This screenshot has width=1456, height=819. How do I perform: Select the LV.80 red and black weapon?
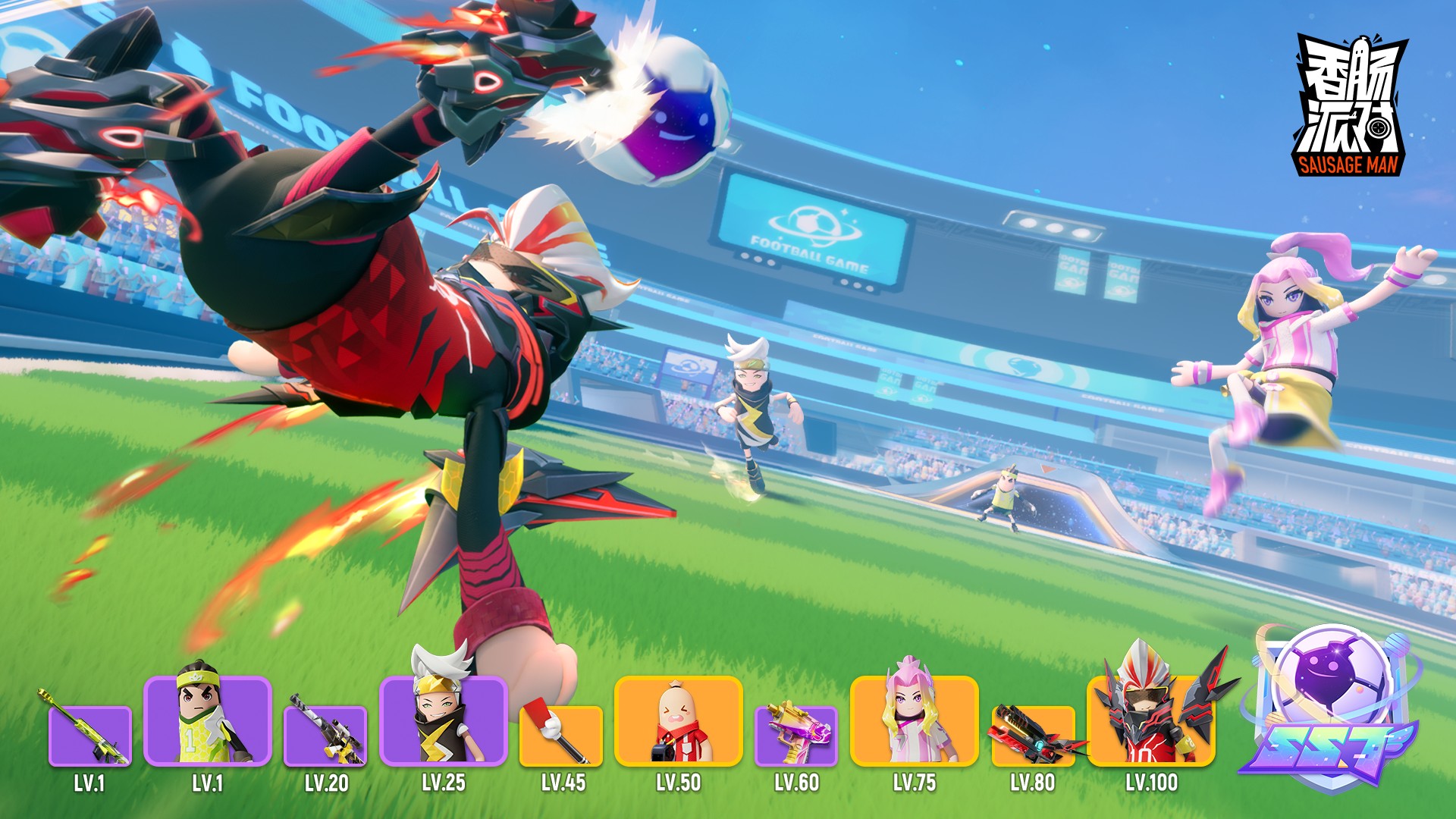point(1033,734)
